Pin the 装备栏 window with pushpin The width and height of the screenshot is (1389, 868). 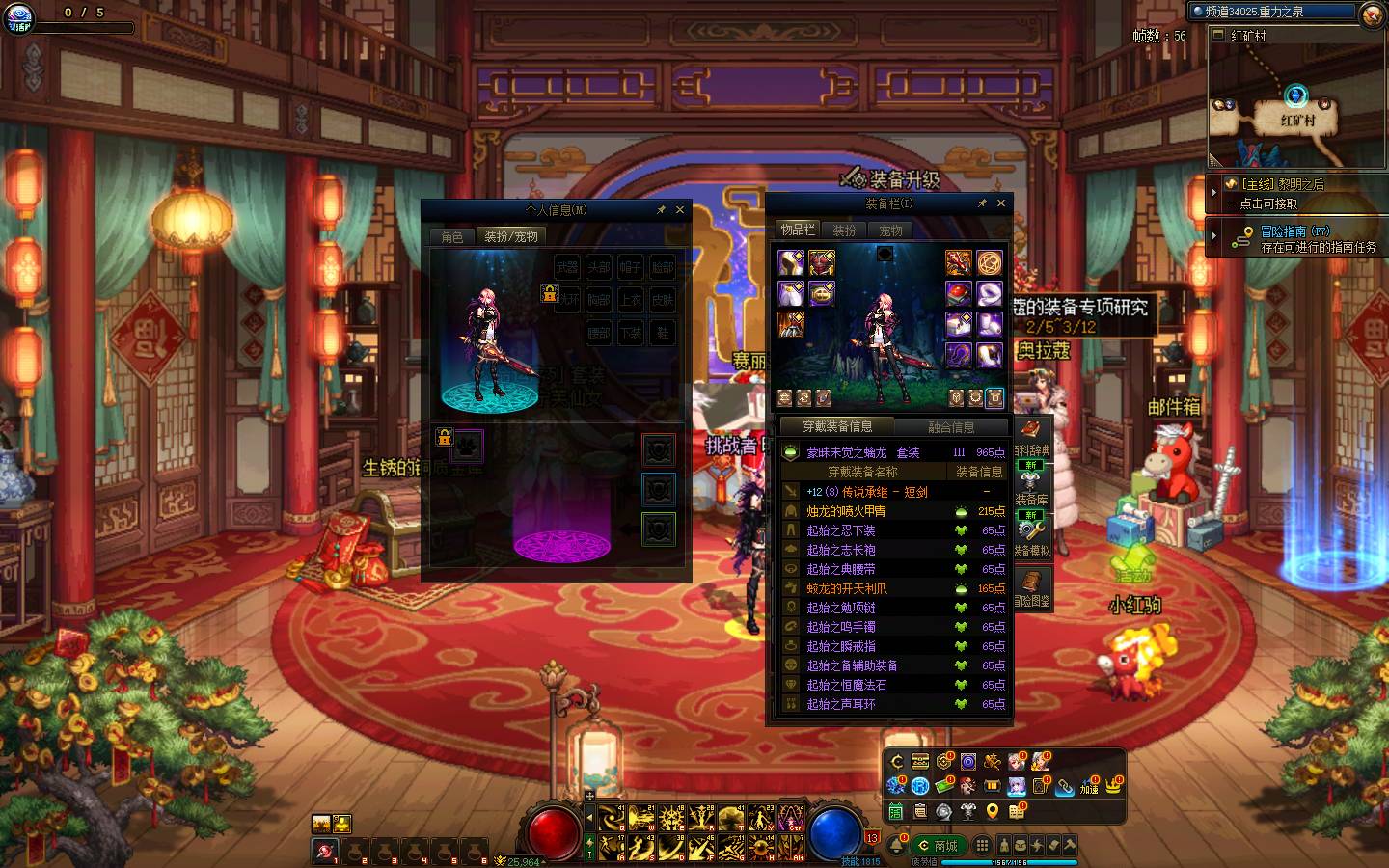(982, 203)
